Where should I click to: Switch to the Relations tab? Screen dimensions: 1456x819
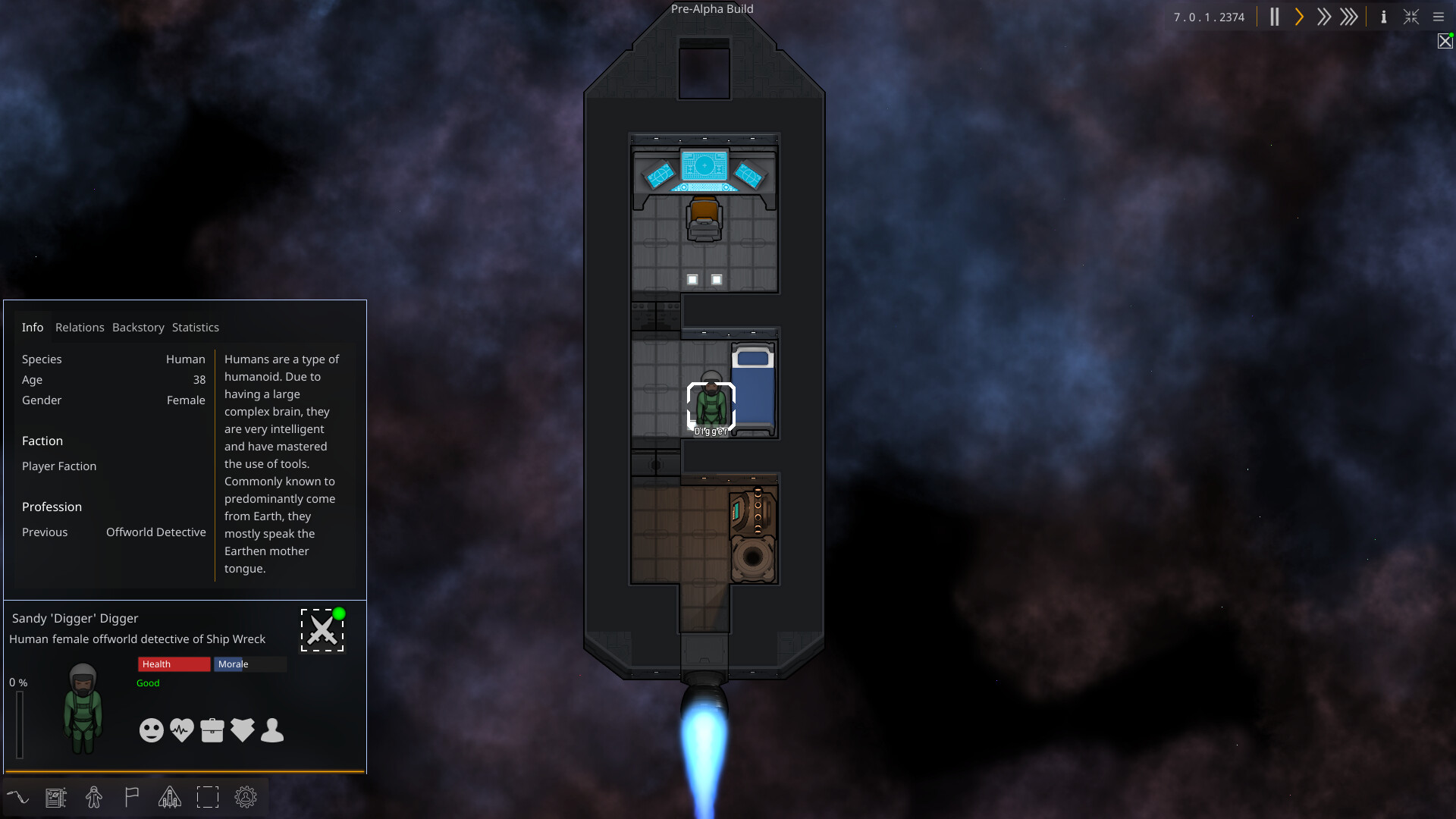80,327
